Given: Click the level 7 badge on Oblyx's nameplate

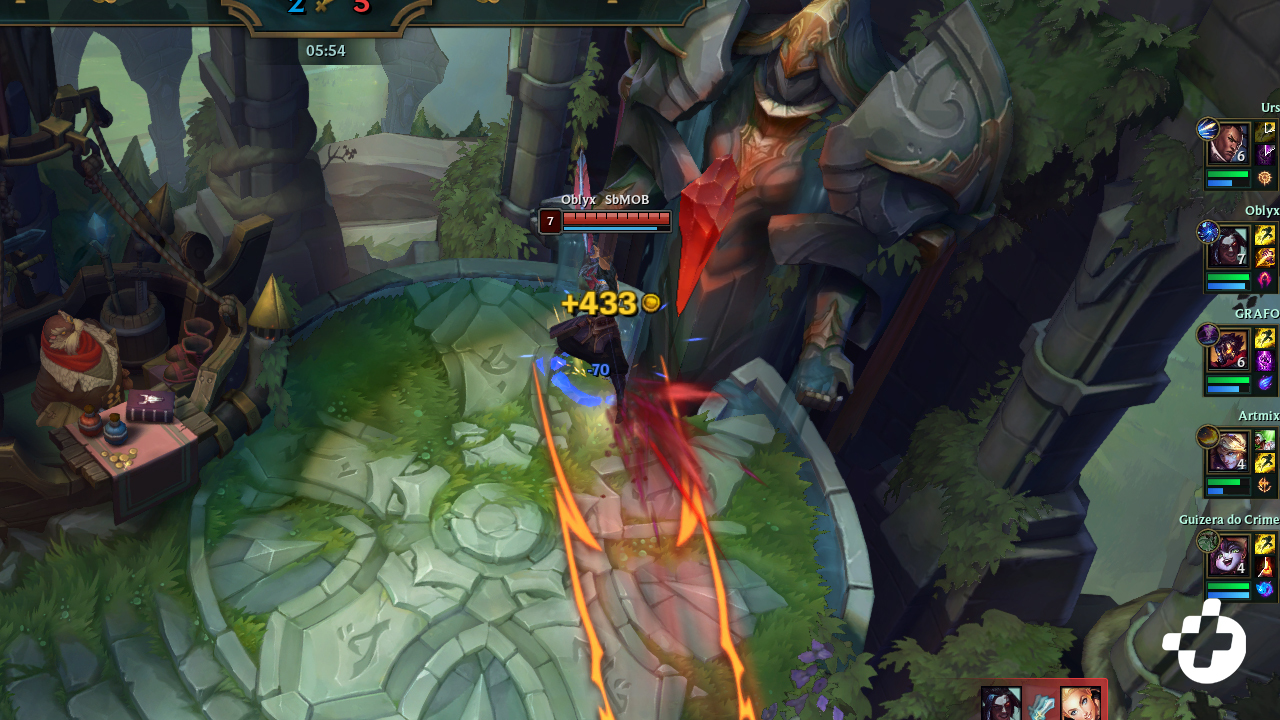Looking at the screenshot, I should pos(550,221).
